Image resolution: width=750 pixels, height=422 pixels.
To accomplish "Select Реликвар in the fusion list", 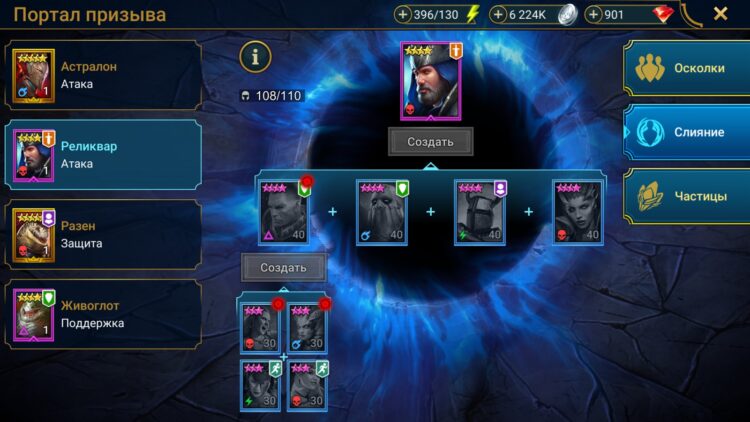I will click(x=103, y=154).
